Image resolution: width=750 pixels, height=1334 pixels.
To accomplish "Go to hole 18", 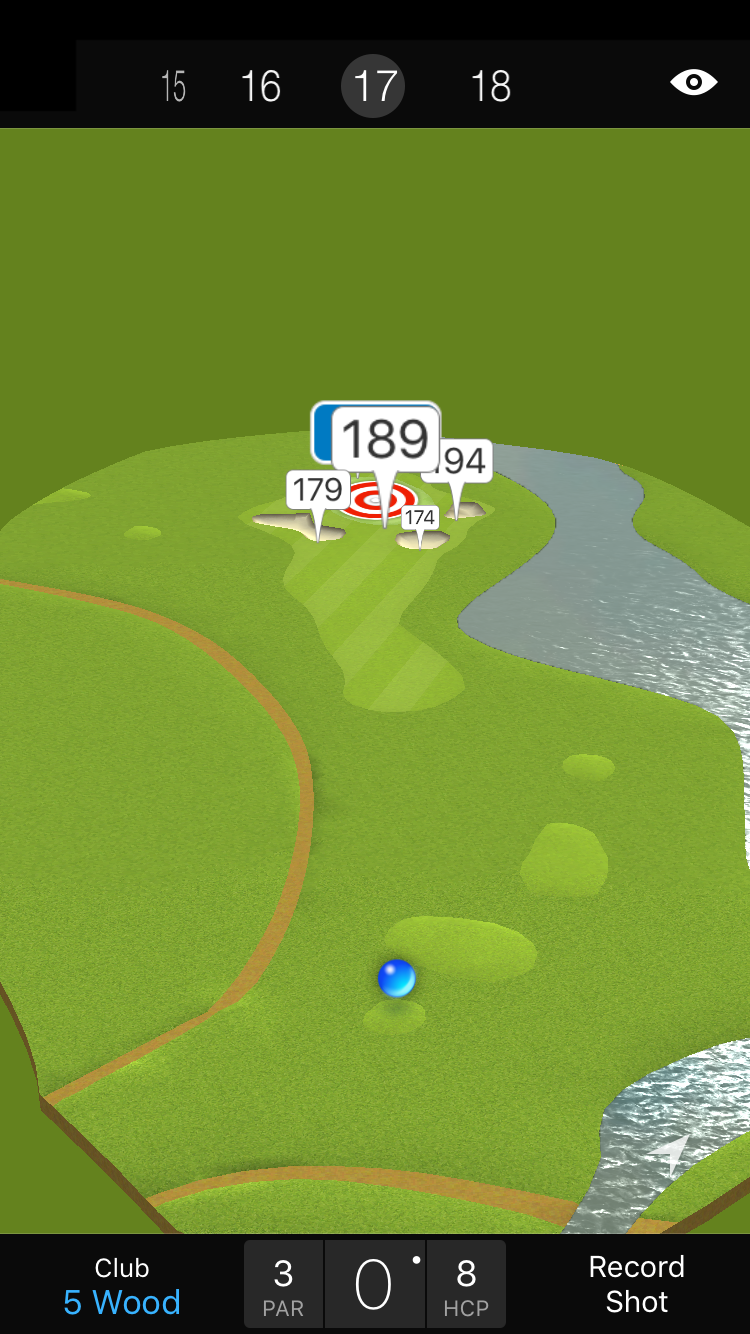I will point(490,87).
